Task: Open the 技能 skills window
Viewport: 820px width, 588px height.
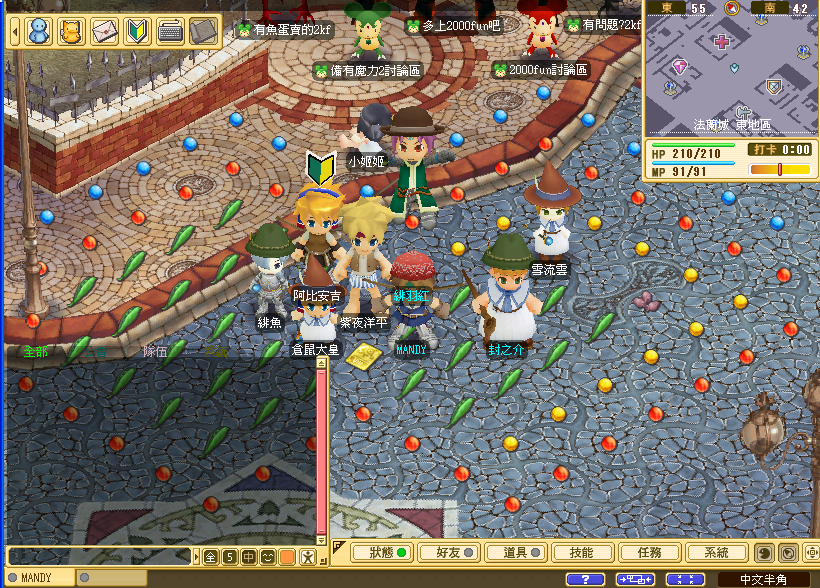Action: point(580,552)
